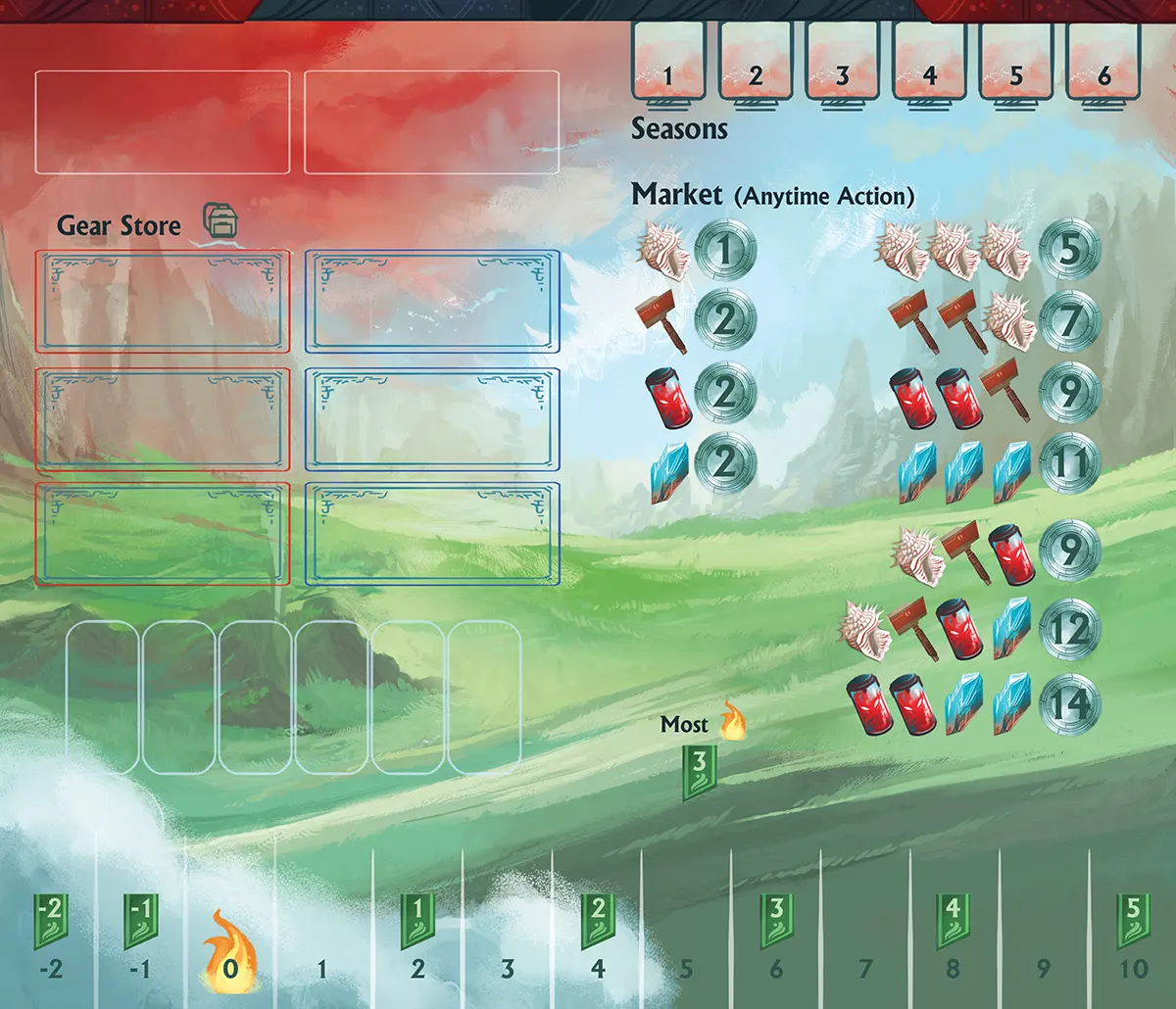
Task: Select the Season 3 card slot
Action: click(842, 61)
